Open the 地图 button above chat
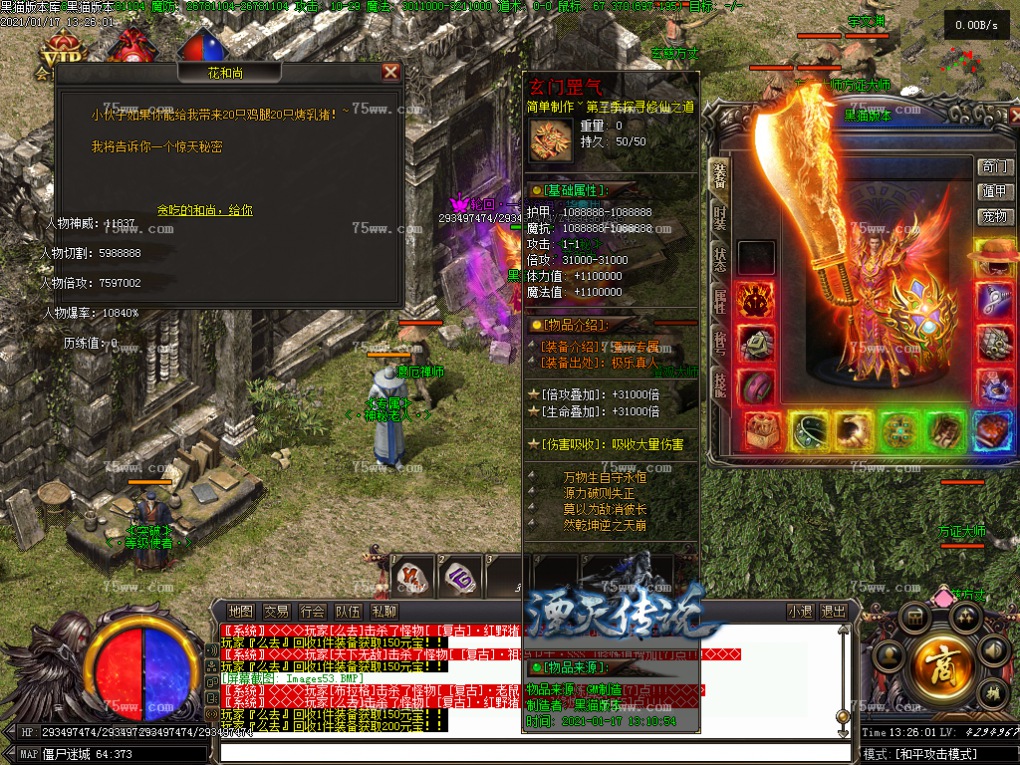 241,611
